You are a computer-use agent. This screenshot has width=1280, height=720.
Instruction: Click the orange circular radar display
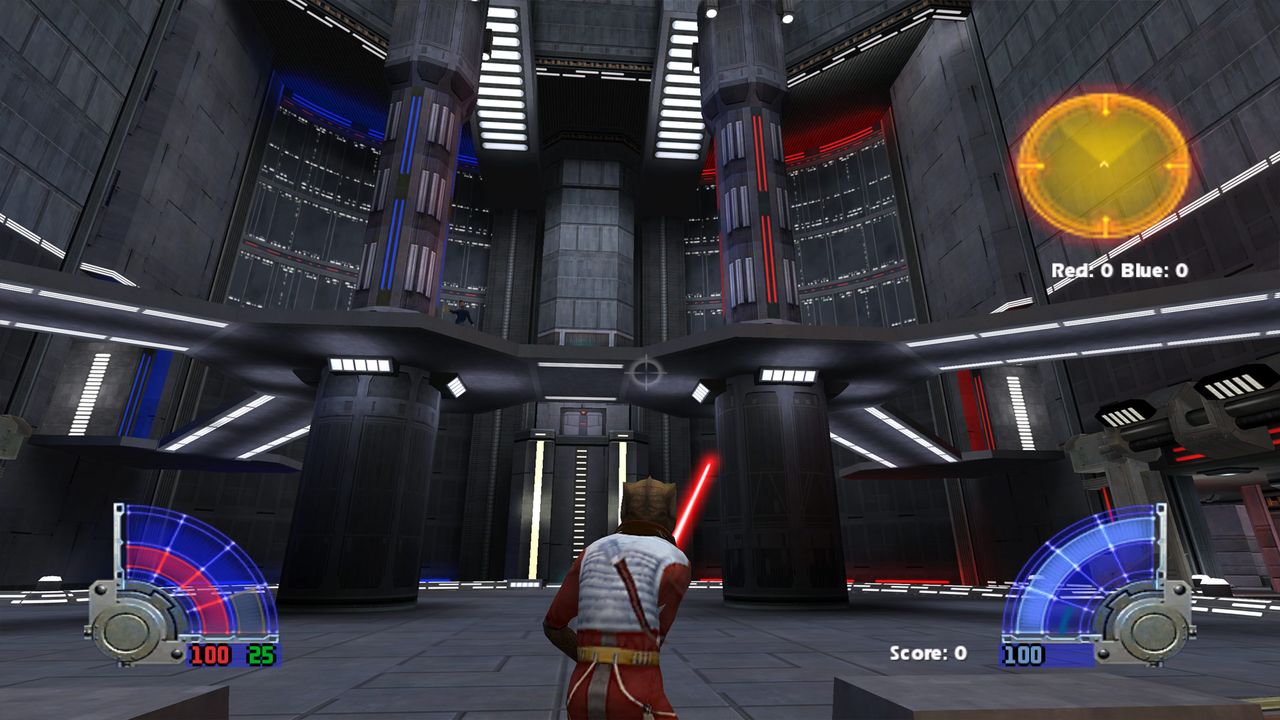click(x=1103, y=164)
